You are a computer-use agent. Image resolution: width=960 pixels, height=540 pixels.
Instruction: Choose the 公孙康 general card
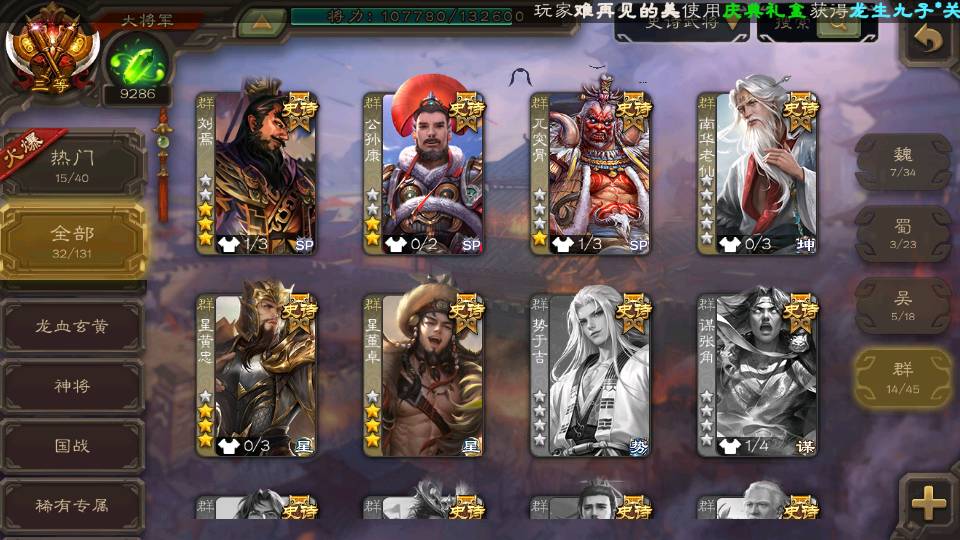(423, 174)
